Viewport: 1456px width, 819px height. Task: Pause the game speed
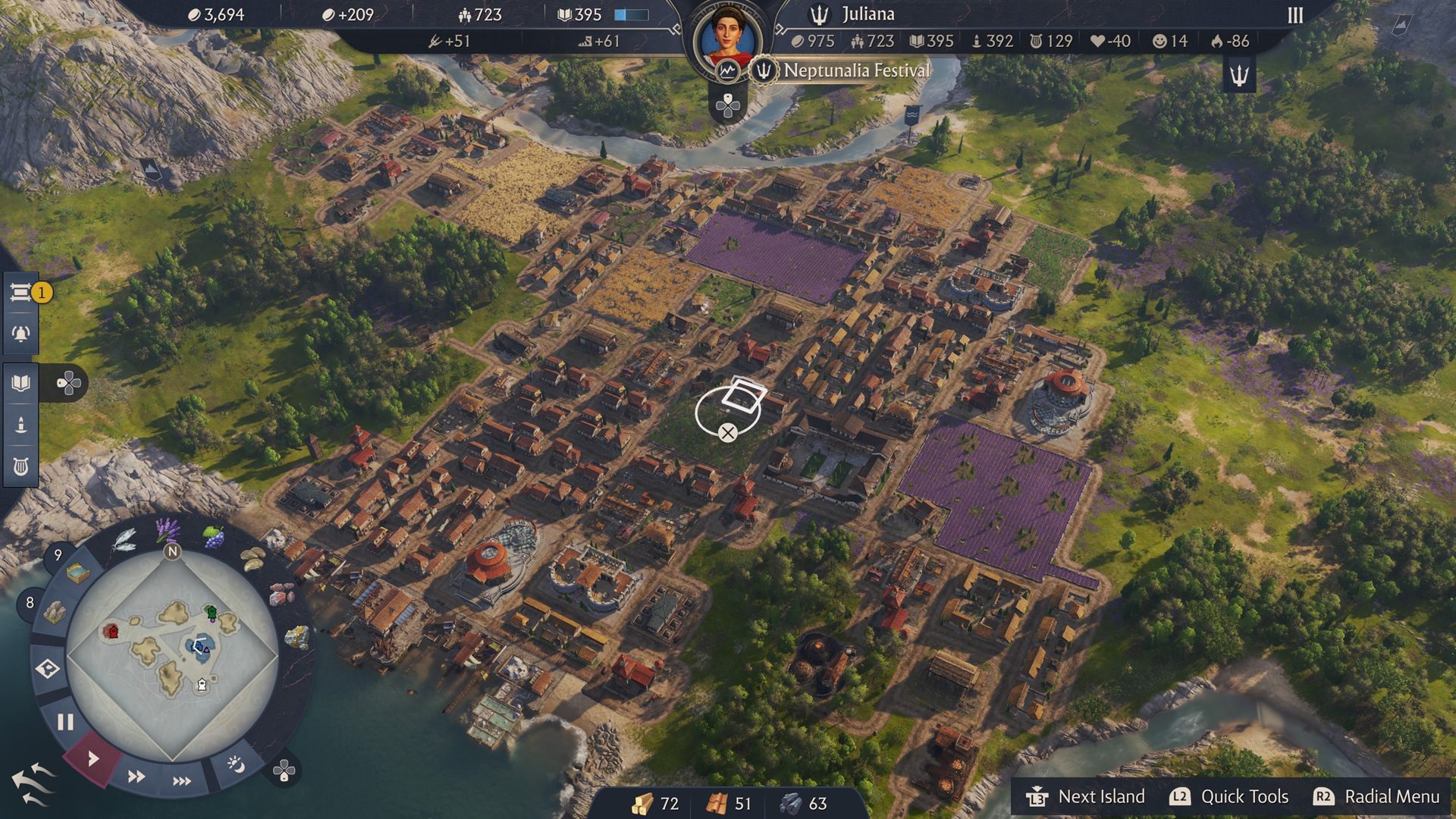tap(65, 722)
